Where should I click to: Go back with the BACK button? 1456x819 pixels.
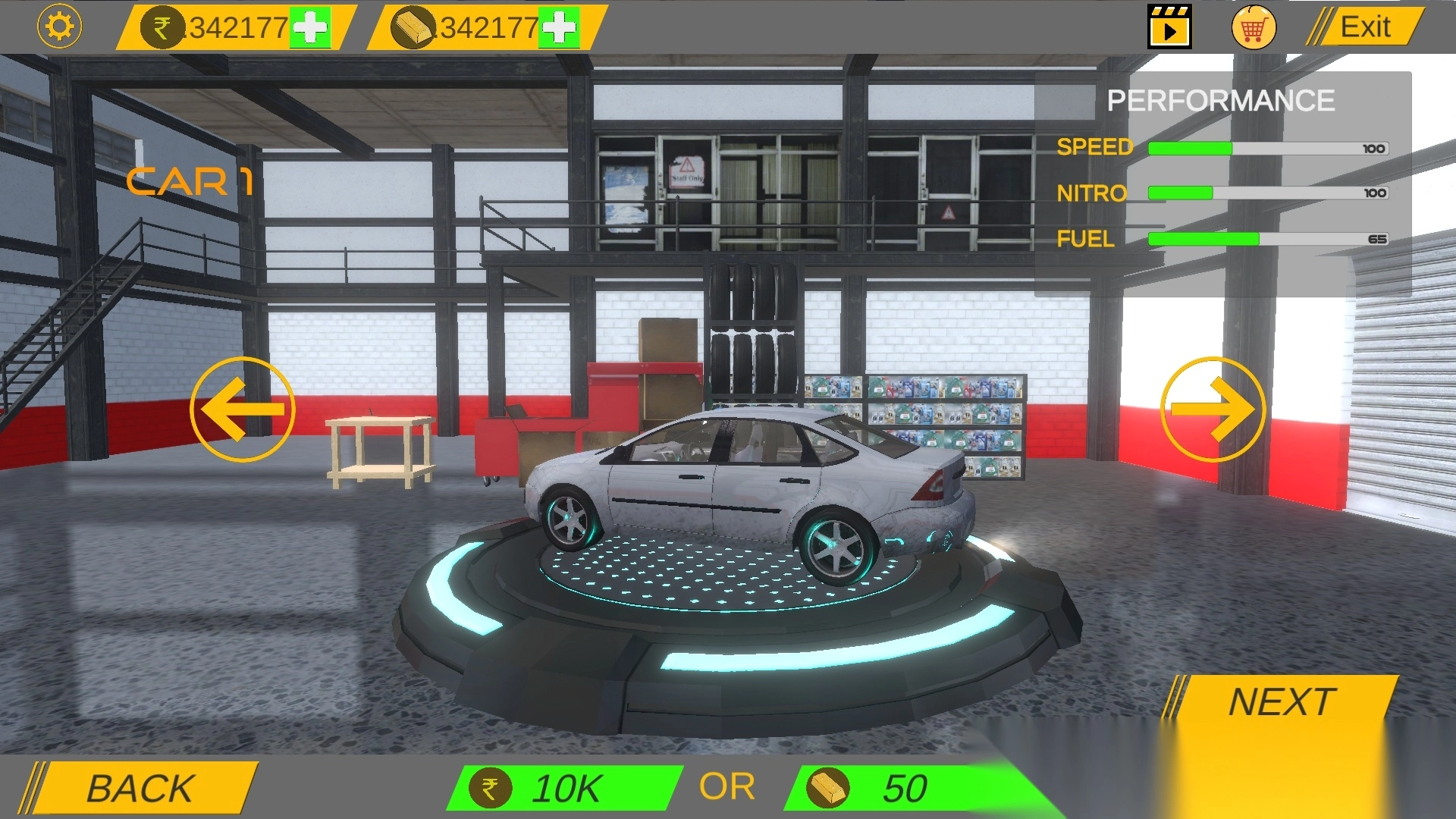click(x=141, y=788)
